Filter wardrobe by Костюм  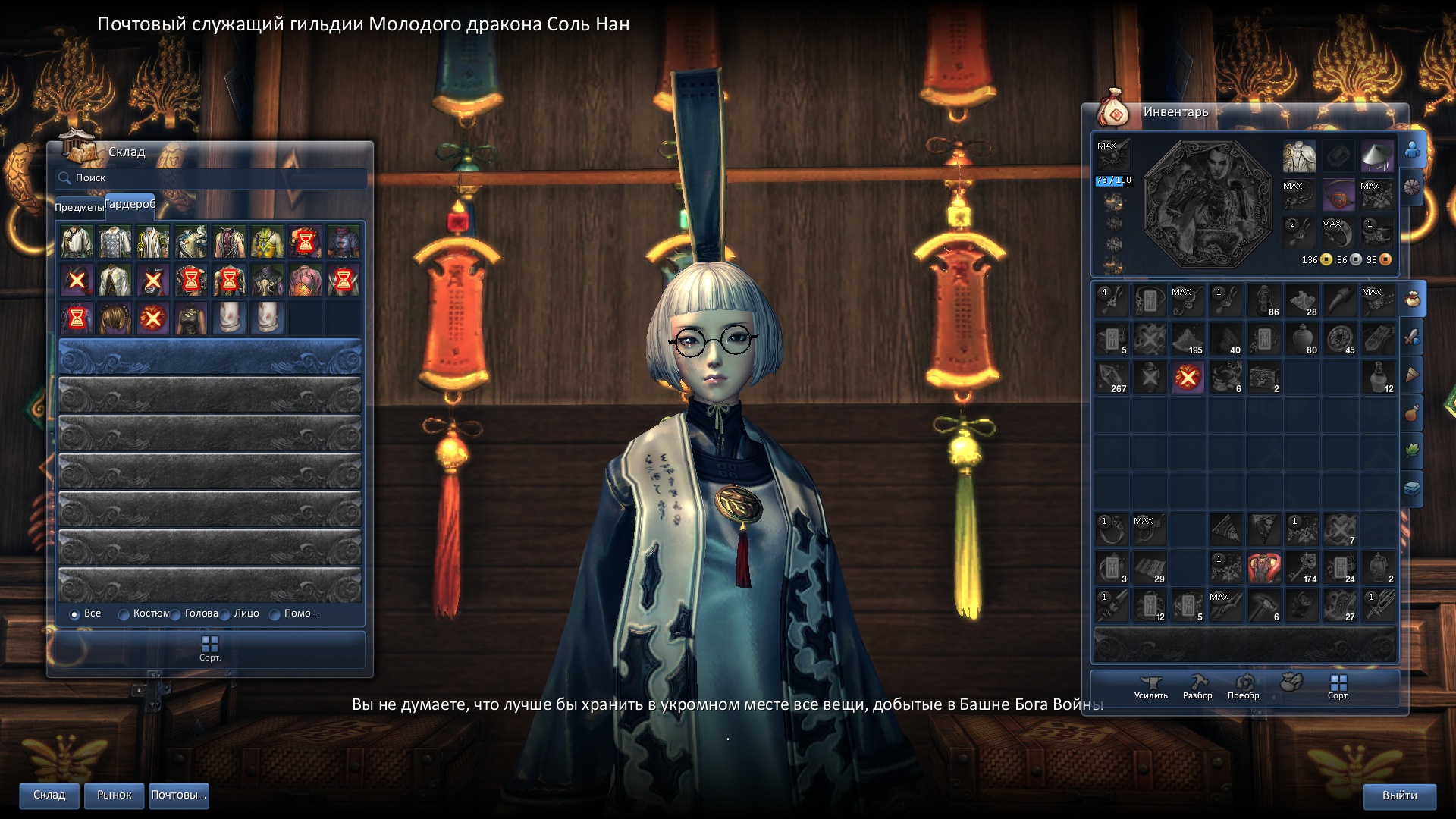click(124, 614)
